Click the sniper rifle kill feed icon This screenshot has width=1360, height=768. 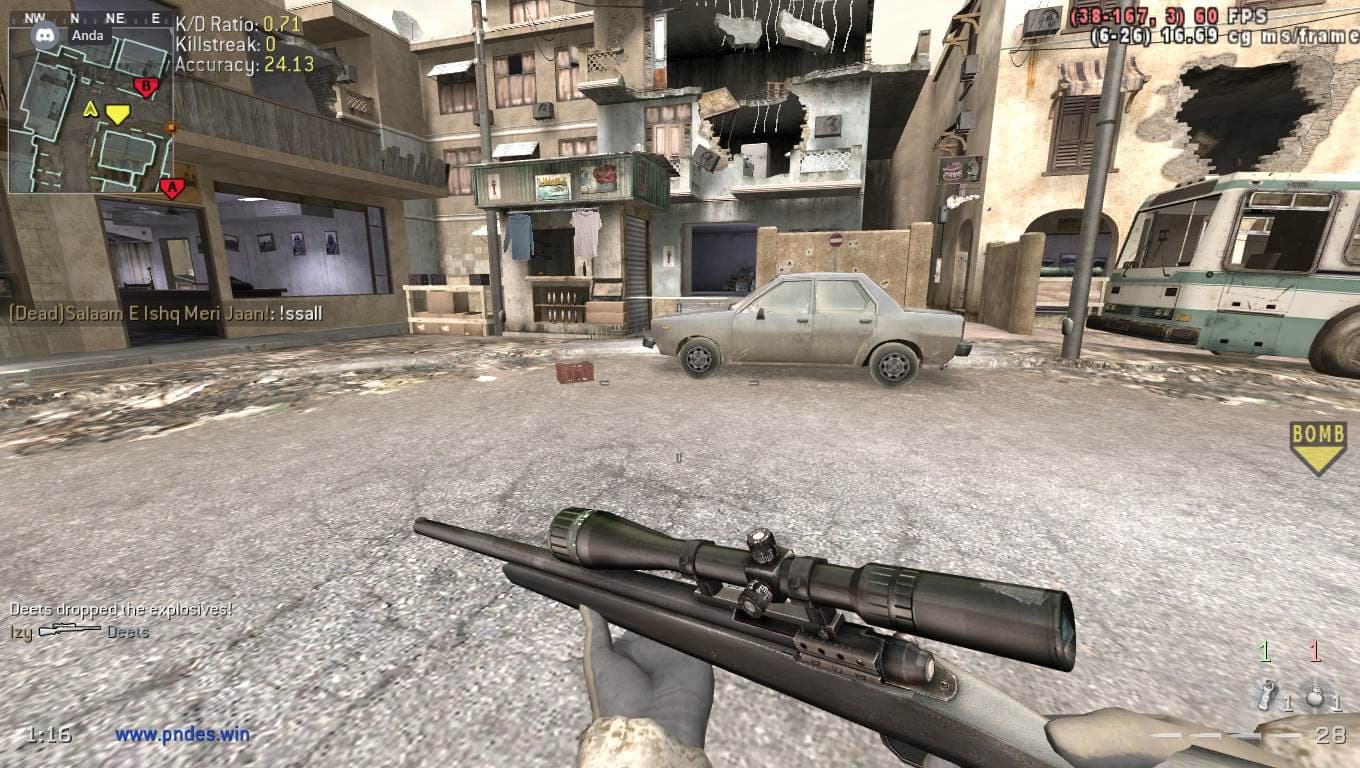click(69, 631)
